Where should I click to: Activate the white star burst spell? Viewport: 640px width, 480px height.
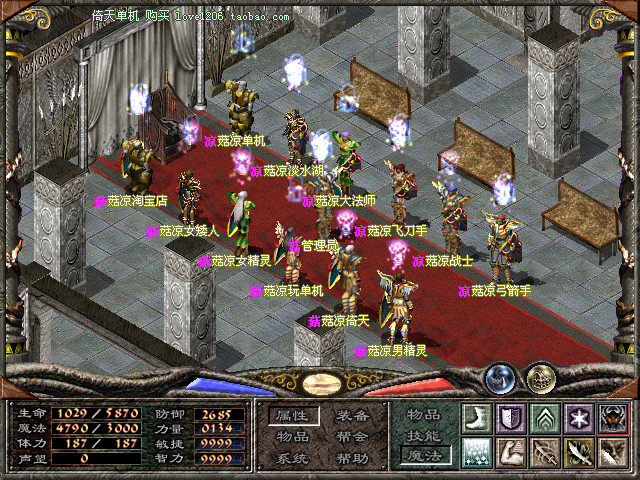pyautogui.click(x=577, y=418)
